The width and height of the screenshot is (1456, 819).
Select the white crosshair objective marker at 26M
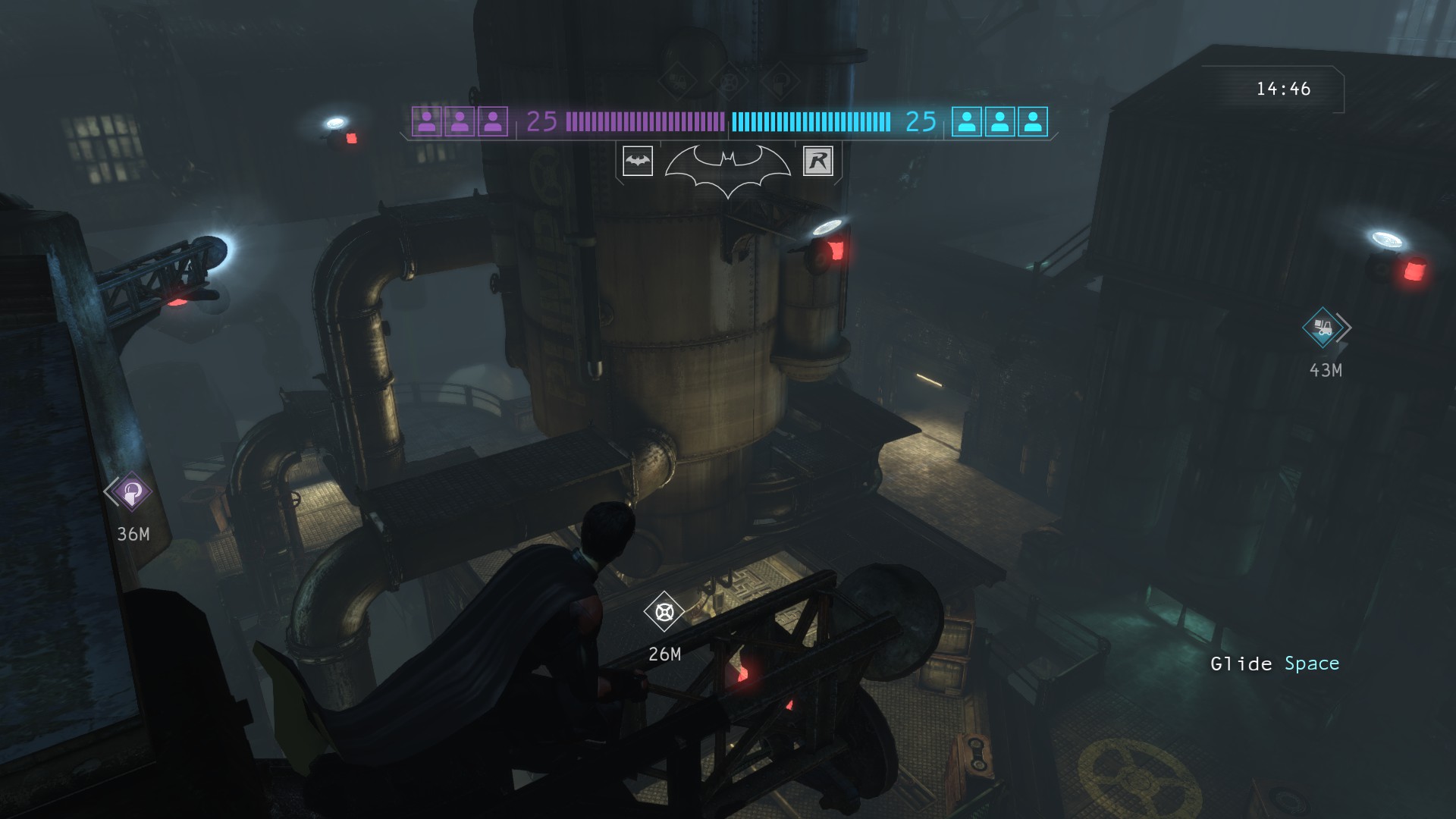click(x=664, y=611)
